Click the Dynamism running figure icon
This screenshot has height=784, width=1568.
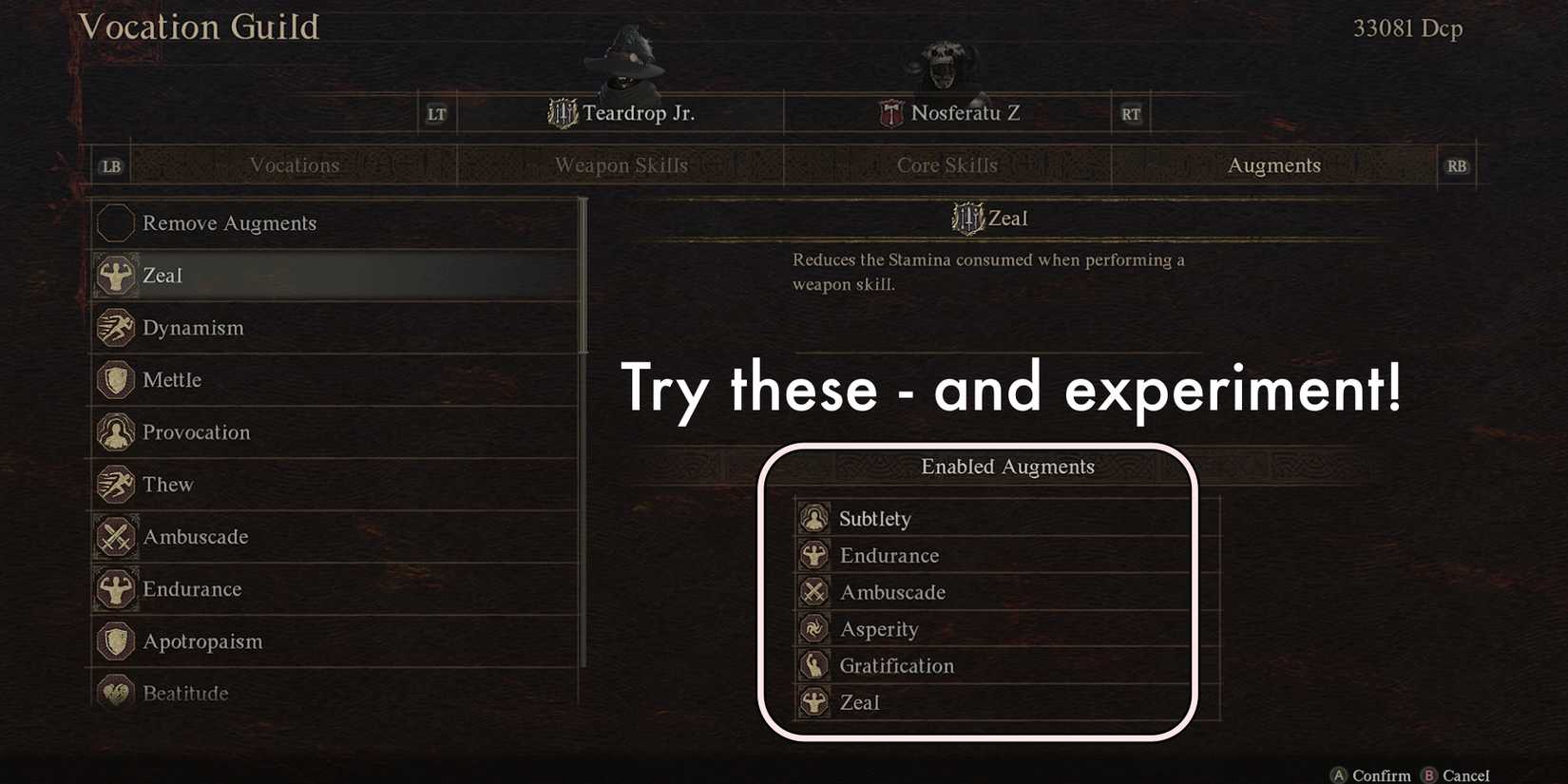[115, 327]
